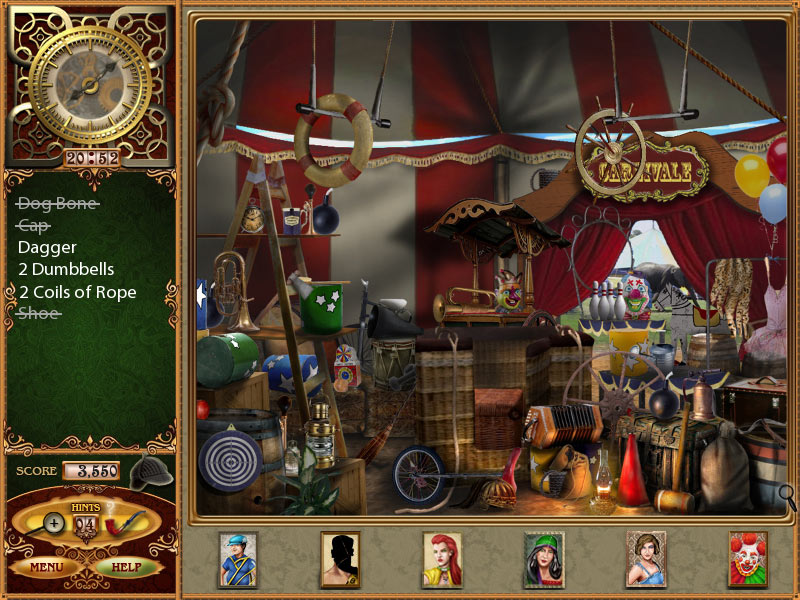Choose the red-haired woman portrait
This screenshot has width=800, height=600.
click(x=442, y=558)
